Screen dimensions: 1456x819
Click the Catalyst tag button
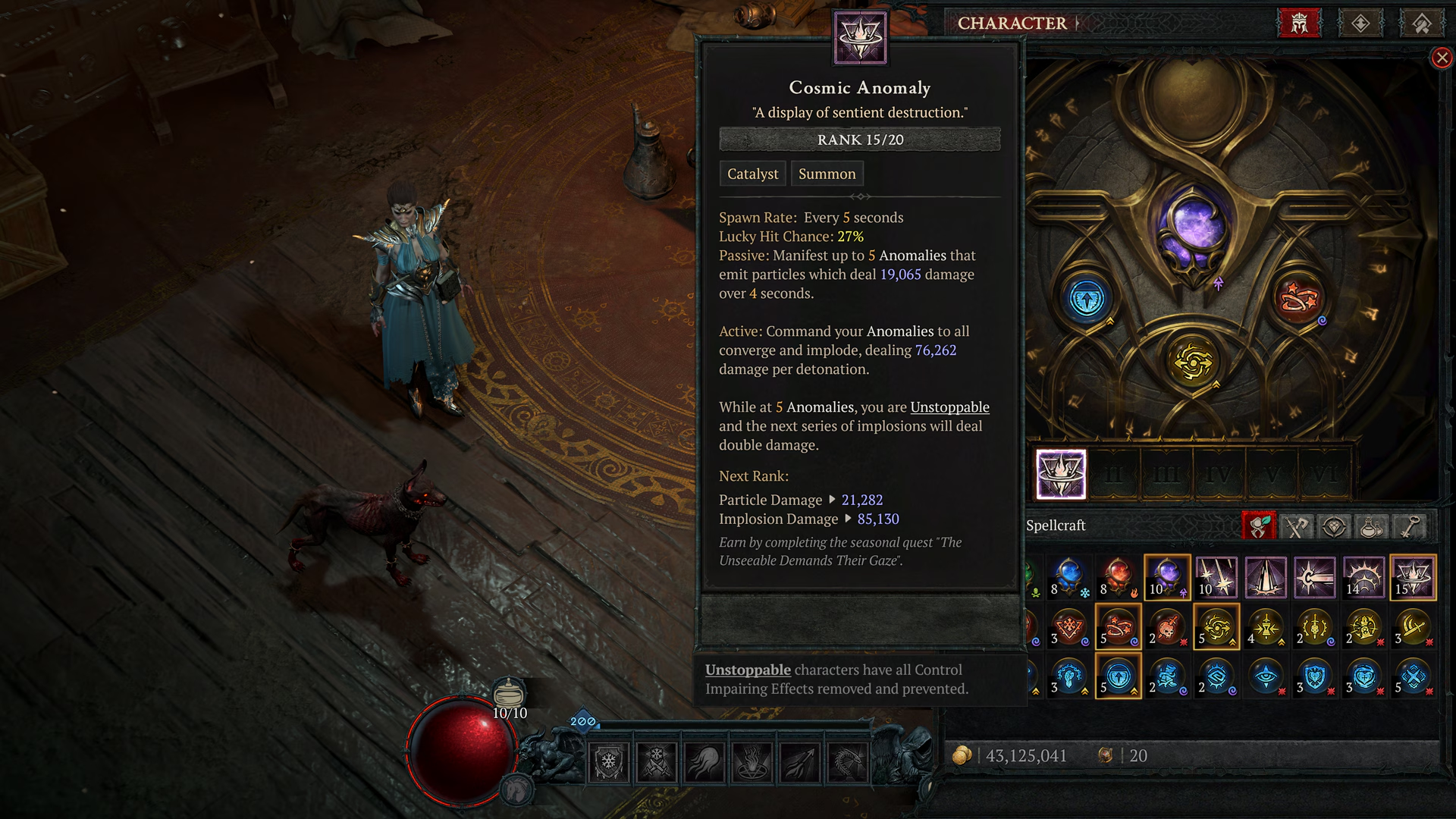752,174
